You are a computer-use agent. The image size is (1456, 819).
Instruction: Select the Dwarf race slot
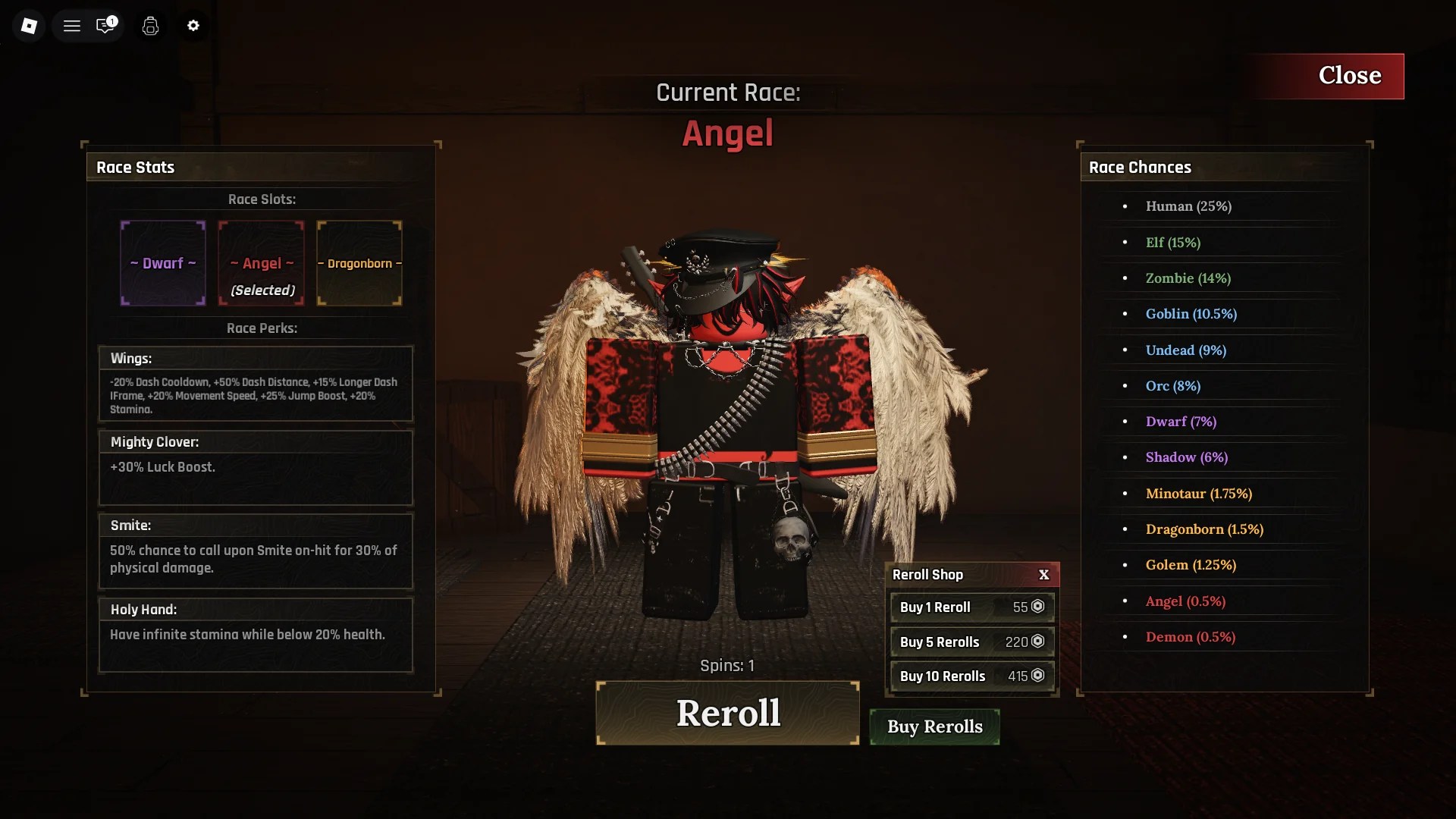click(x=163, y=263)
